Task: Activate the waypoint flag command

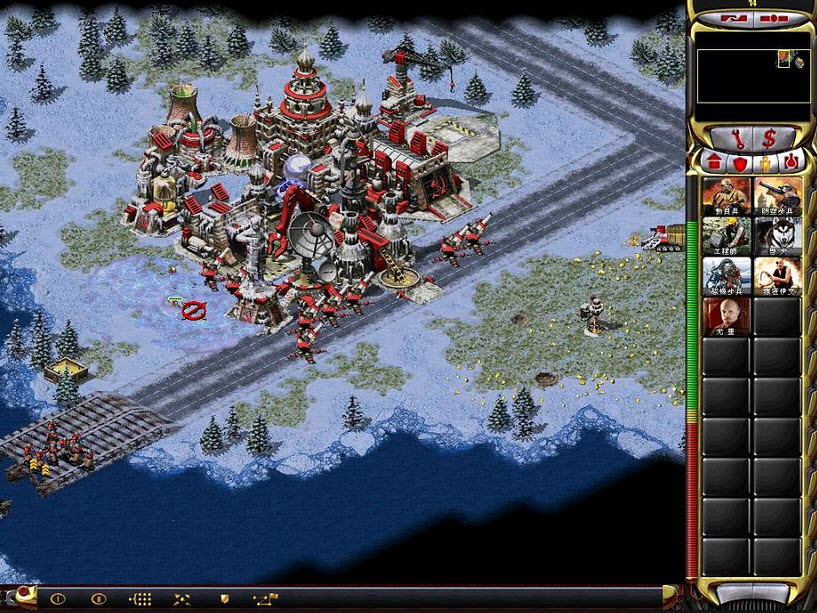Action: pos(264,598)
